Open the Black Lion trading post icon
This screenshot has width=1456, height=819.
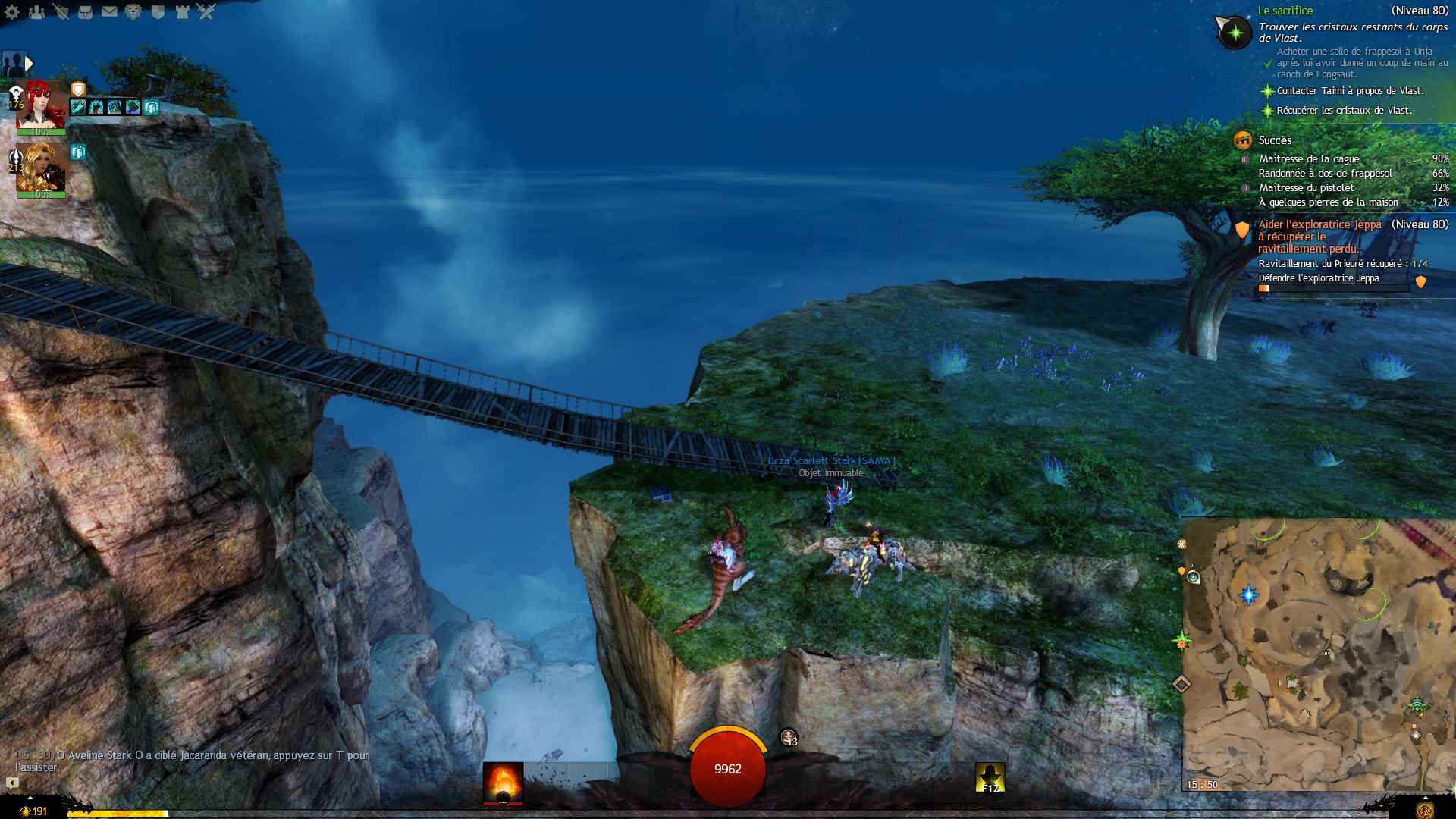[133, 11]
